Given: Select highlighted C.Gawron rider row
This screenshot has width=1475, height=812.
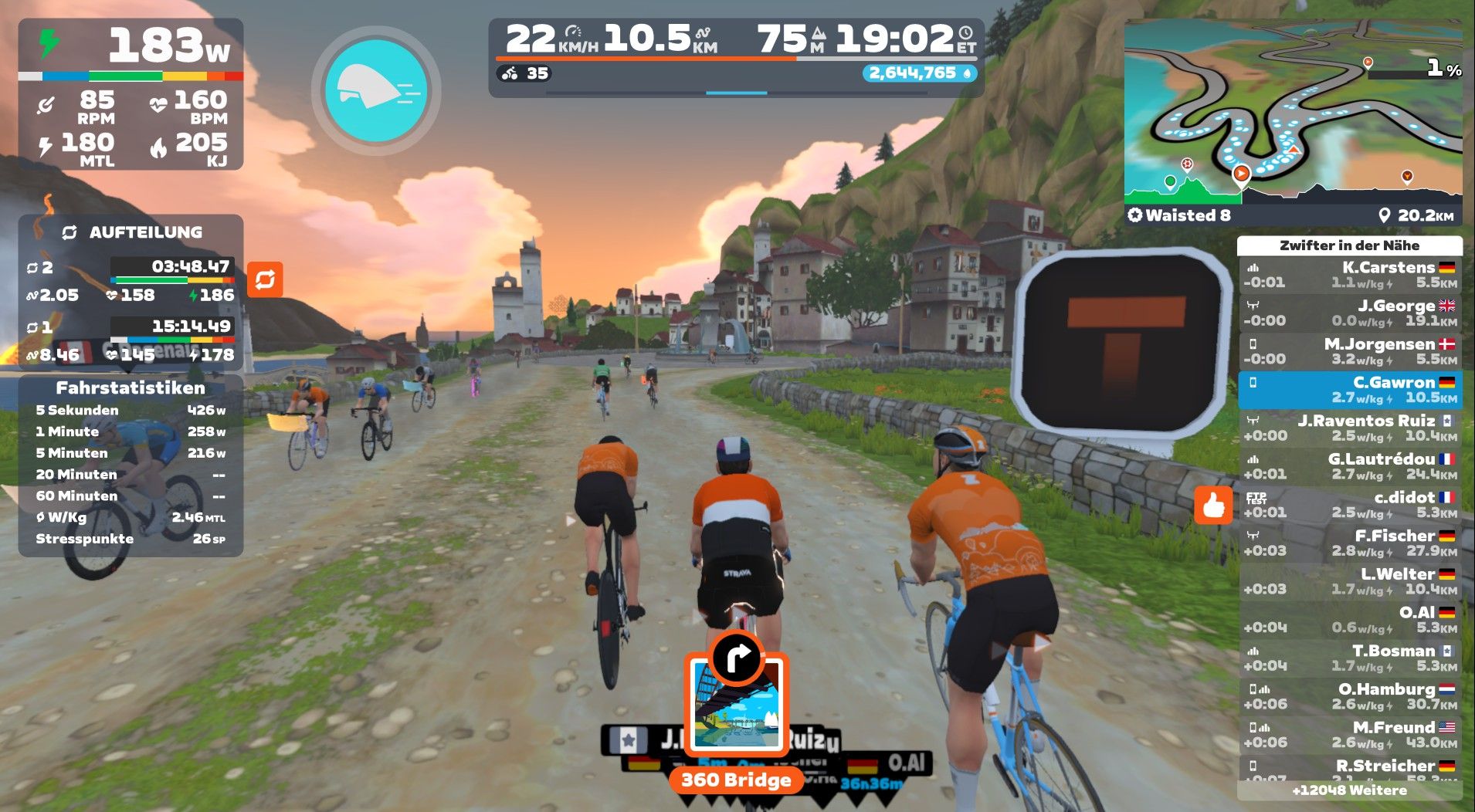Looking at the screenshot, I should tap(1349, 390).
